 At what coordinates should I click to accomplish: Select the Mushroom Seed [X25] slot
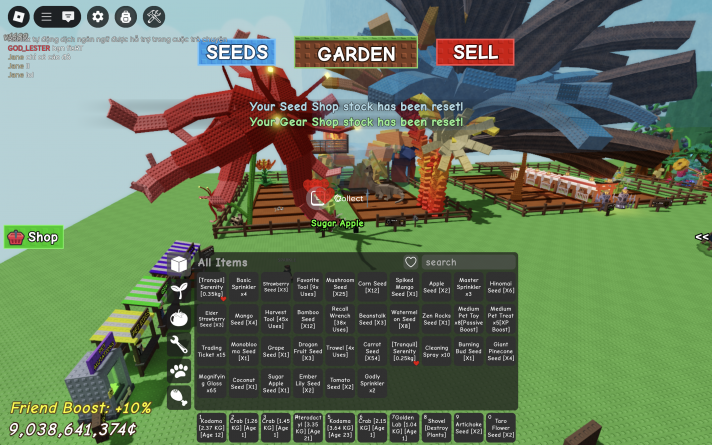point(340,287)
